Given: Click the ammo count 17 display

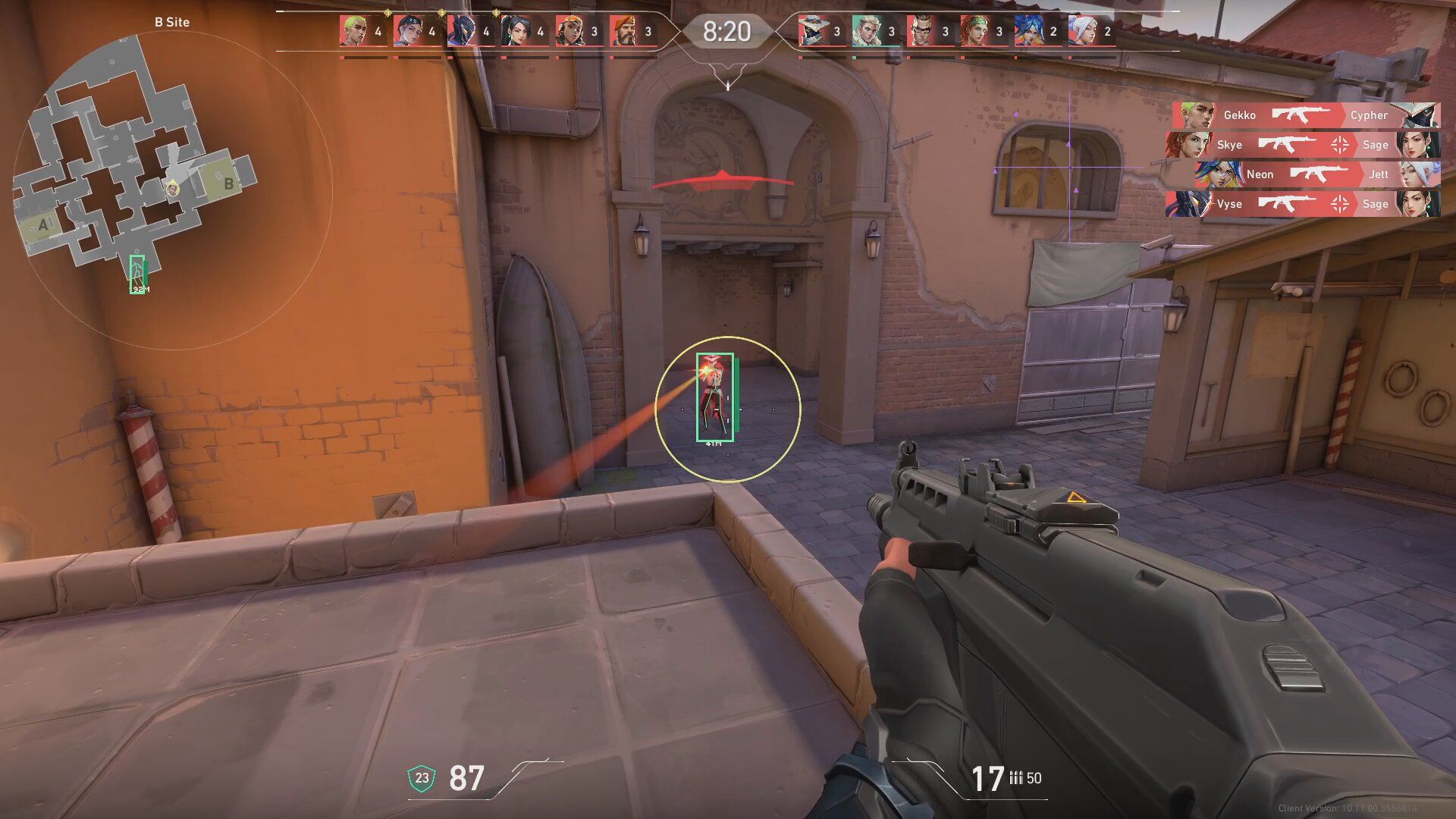Looking at the screenshot, I should tap(988, 776).
